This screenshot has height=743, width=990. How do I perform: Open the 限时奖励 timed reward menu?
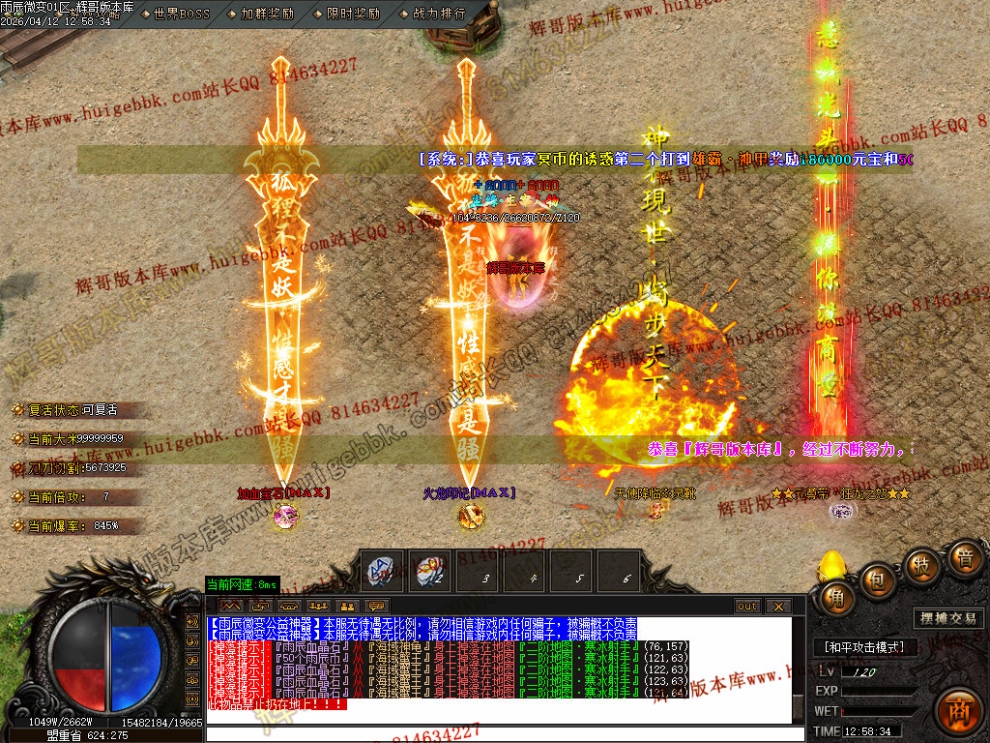(x=353, y=14)
